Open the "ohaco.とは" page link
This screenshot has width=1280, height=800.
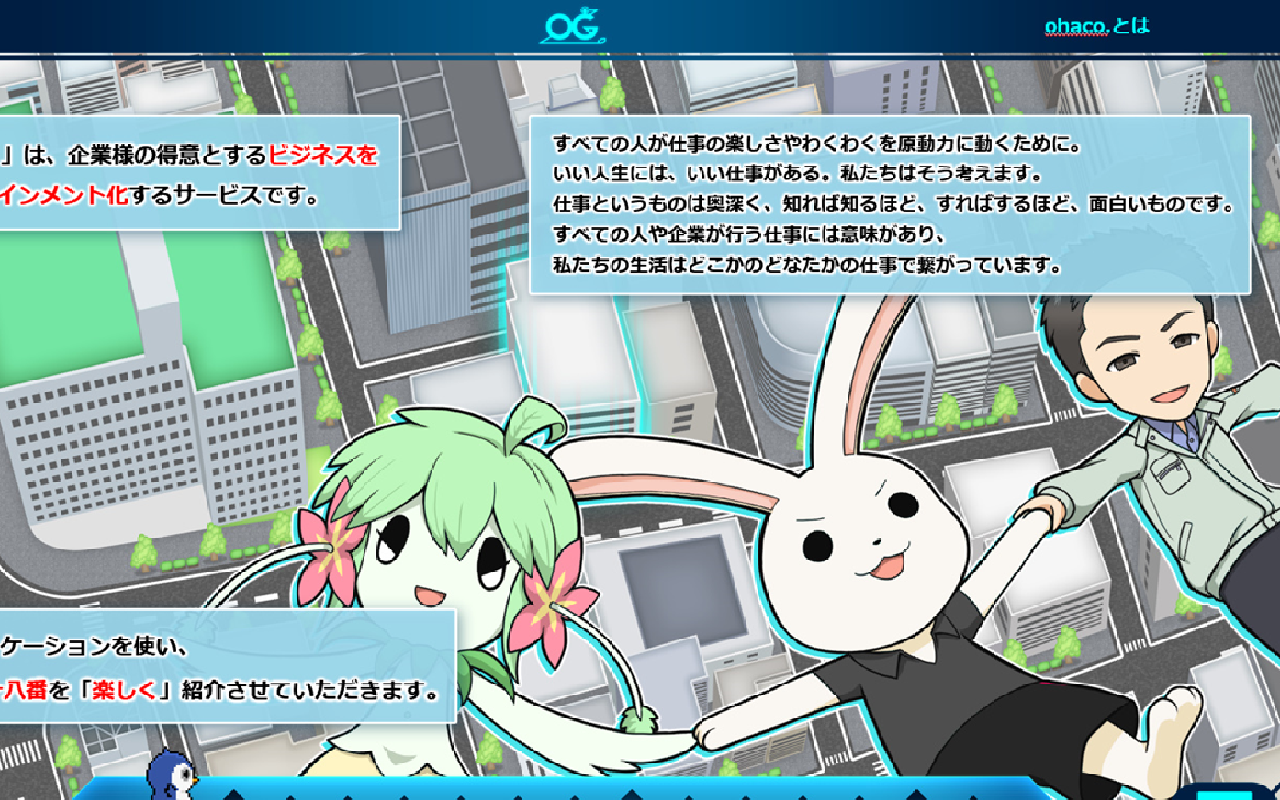click(x=1097, y=25)
